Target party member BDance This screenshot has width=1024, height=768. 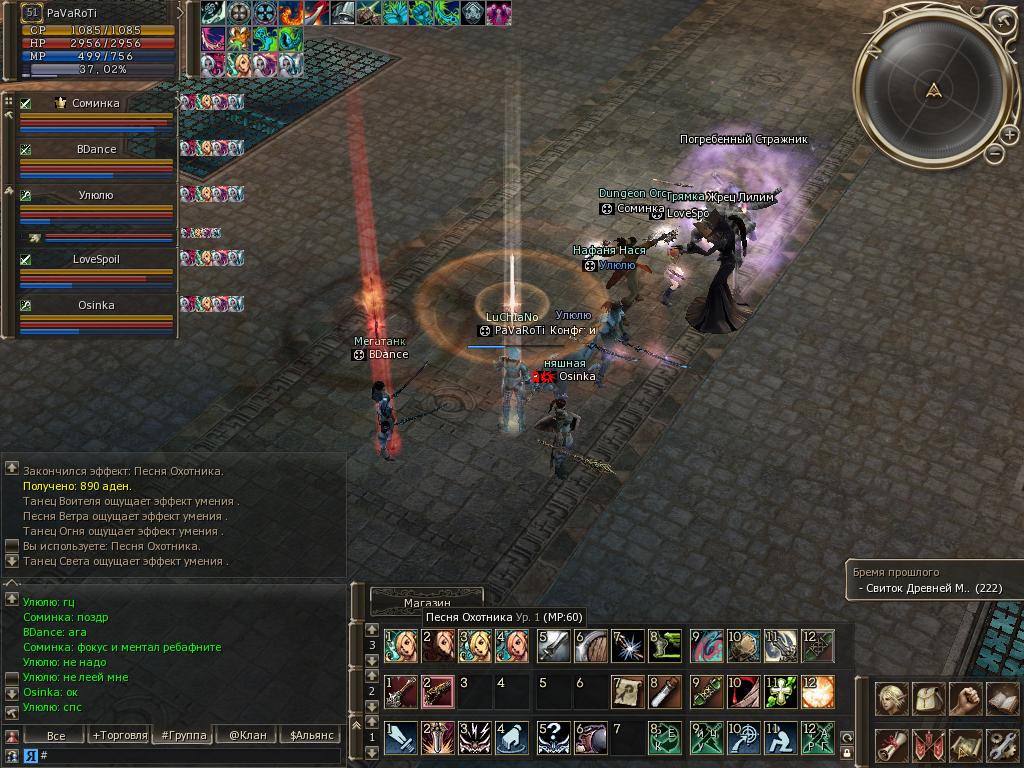(96, 150)
